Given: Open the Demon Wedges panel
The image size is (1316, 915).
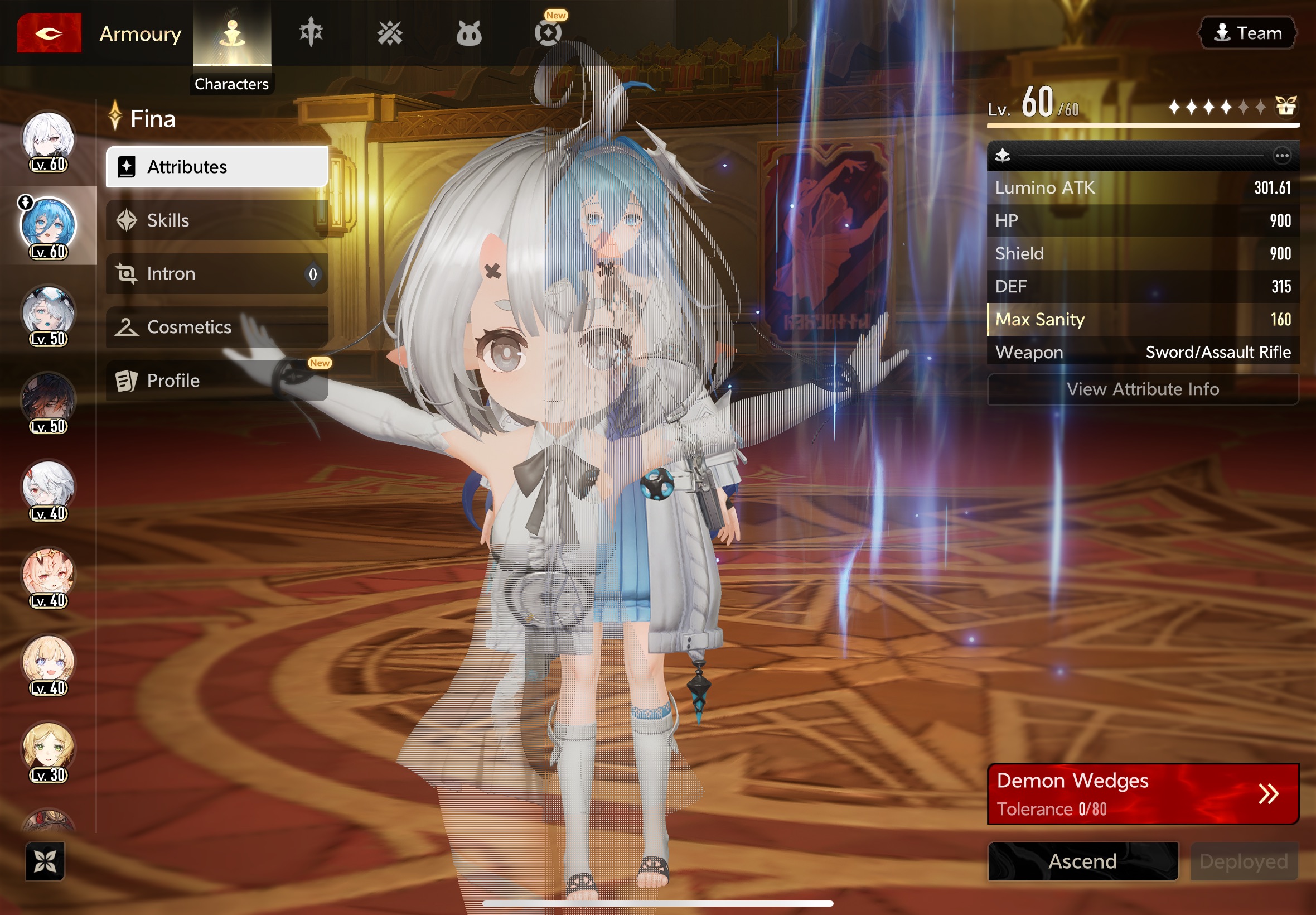Looking at the screenshot, I should [1143, 793].
